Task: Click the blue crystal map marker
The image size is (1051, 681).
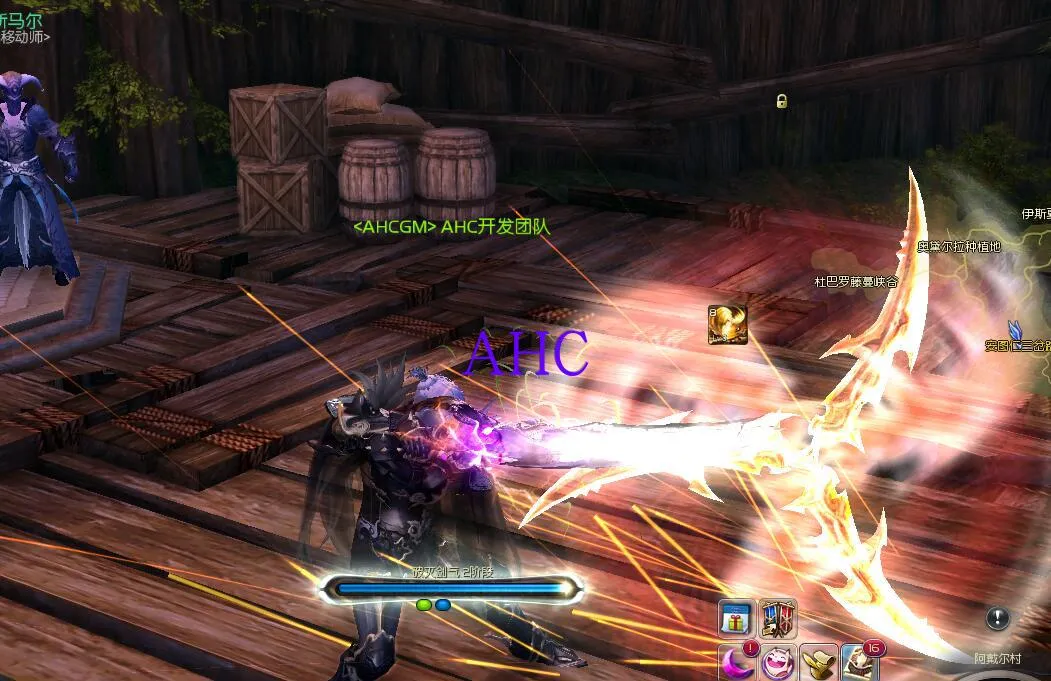Action: [x=1017, y=331]
